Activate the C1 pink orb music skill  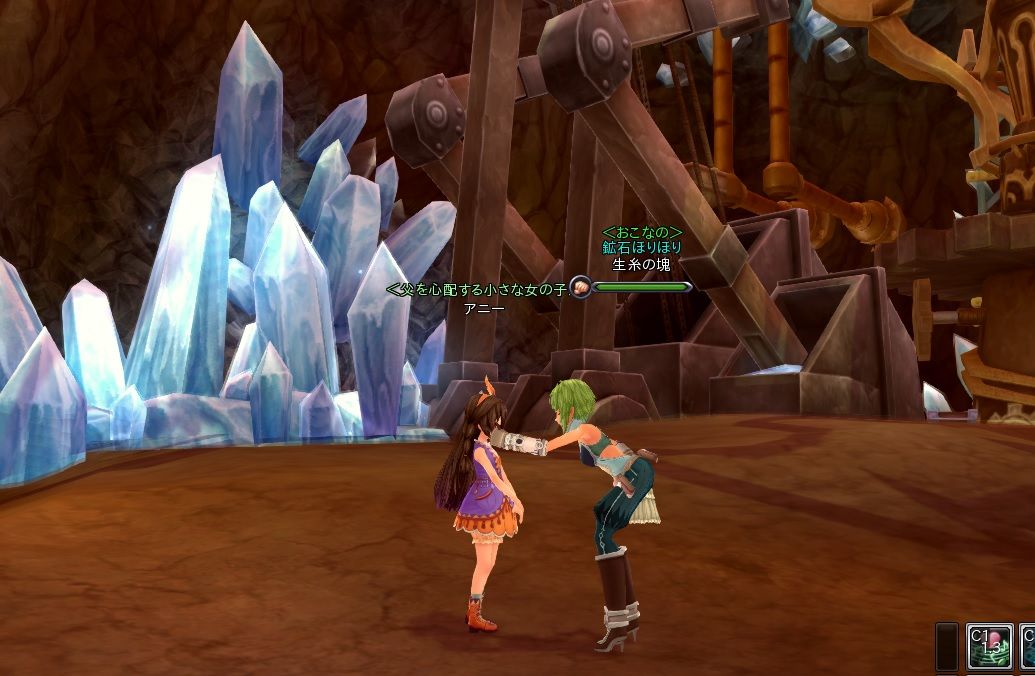coord(989,647)
